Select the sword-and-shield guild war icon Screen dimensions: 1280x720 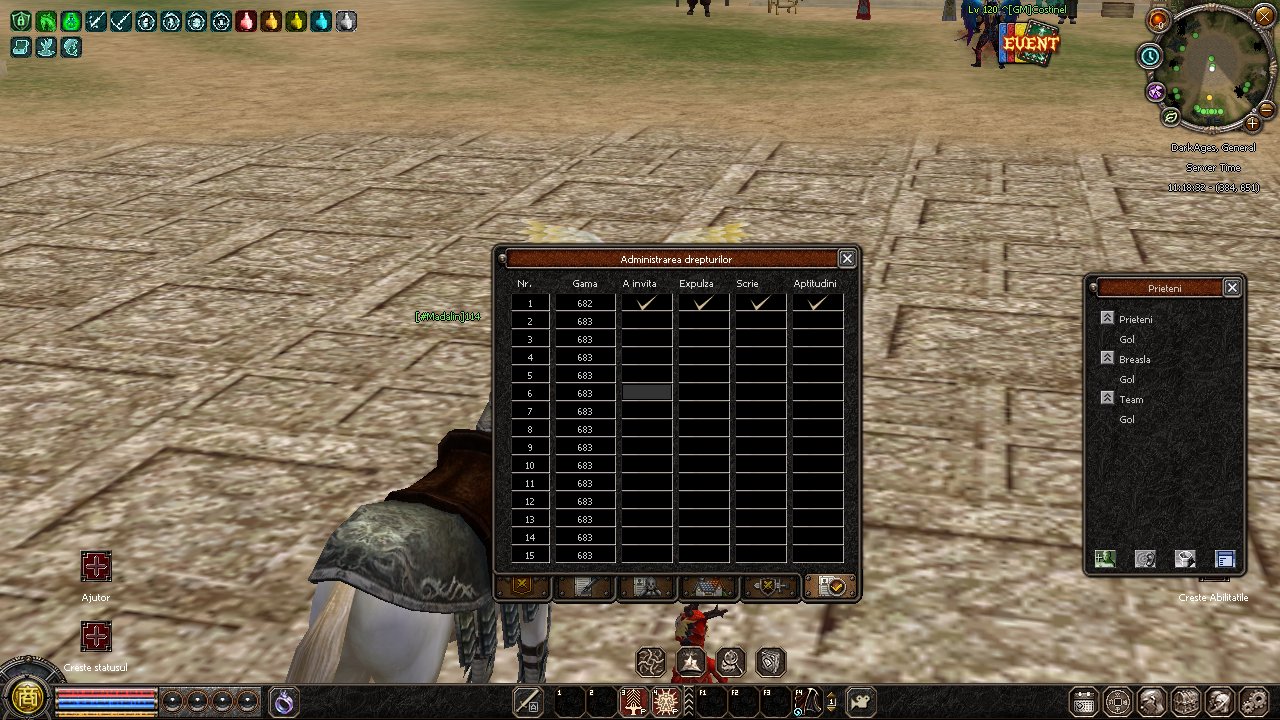point(772,587)
